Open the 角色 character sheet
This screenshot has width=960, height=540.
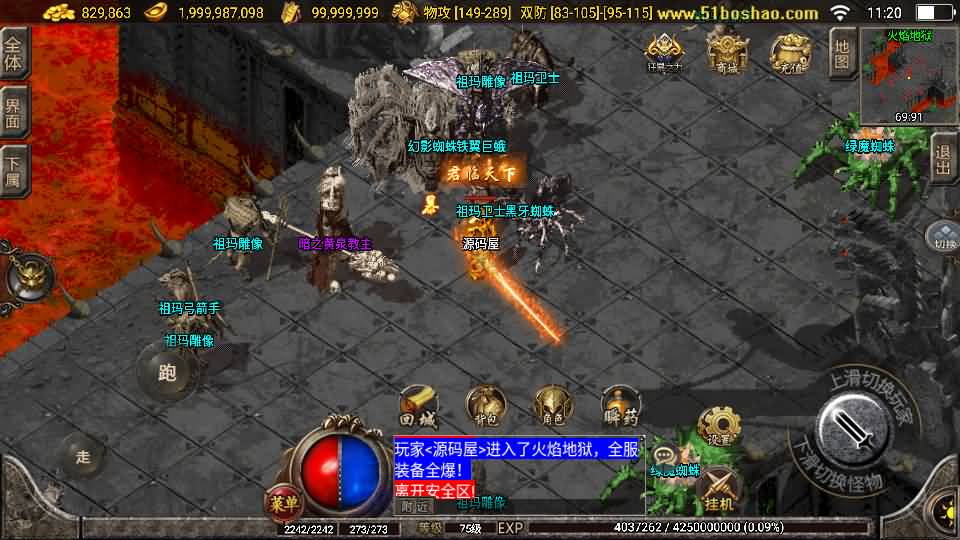[x=552, y=404]
